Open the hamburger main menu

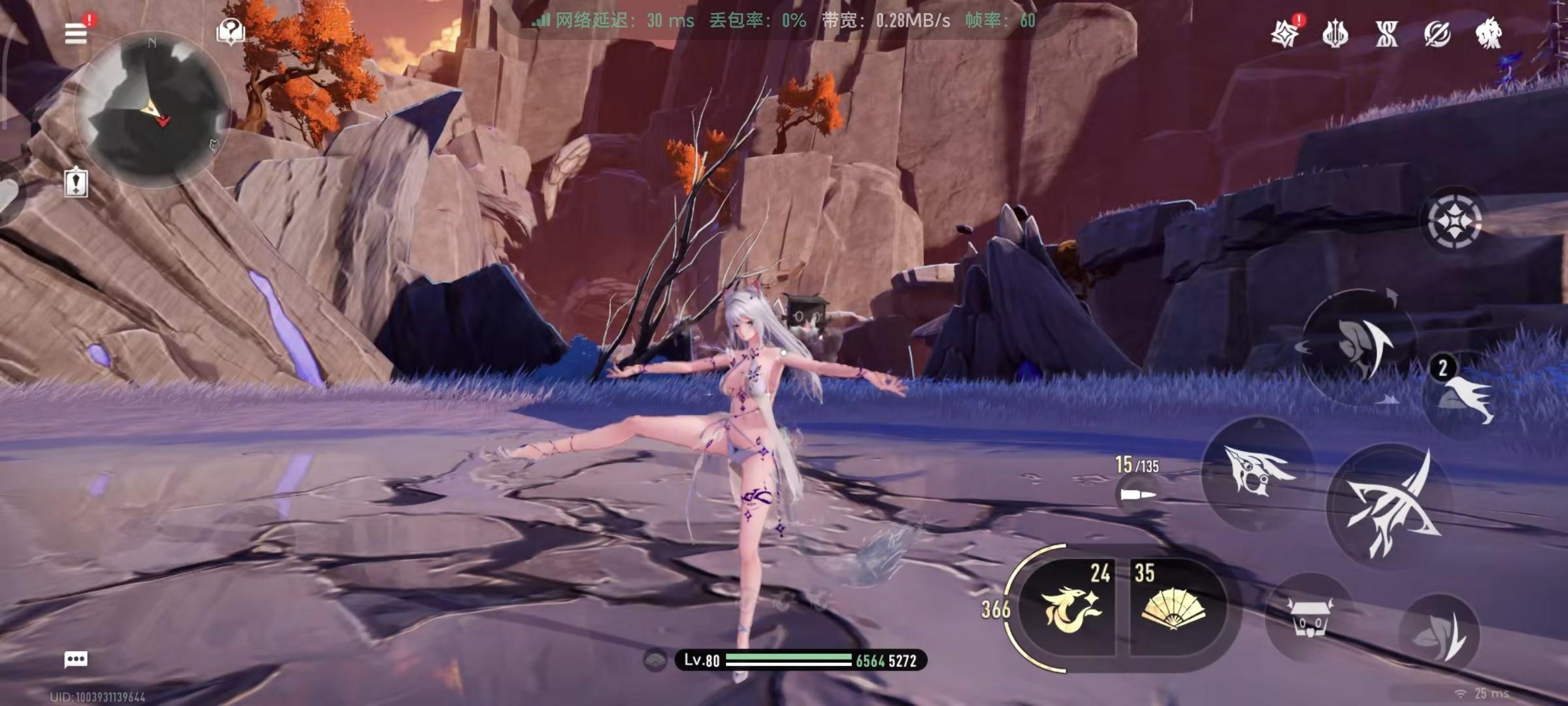pos(76,33)
